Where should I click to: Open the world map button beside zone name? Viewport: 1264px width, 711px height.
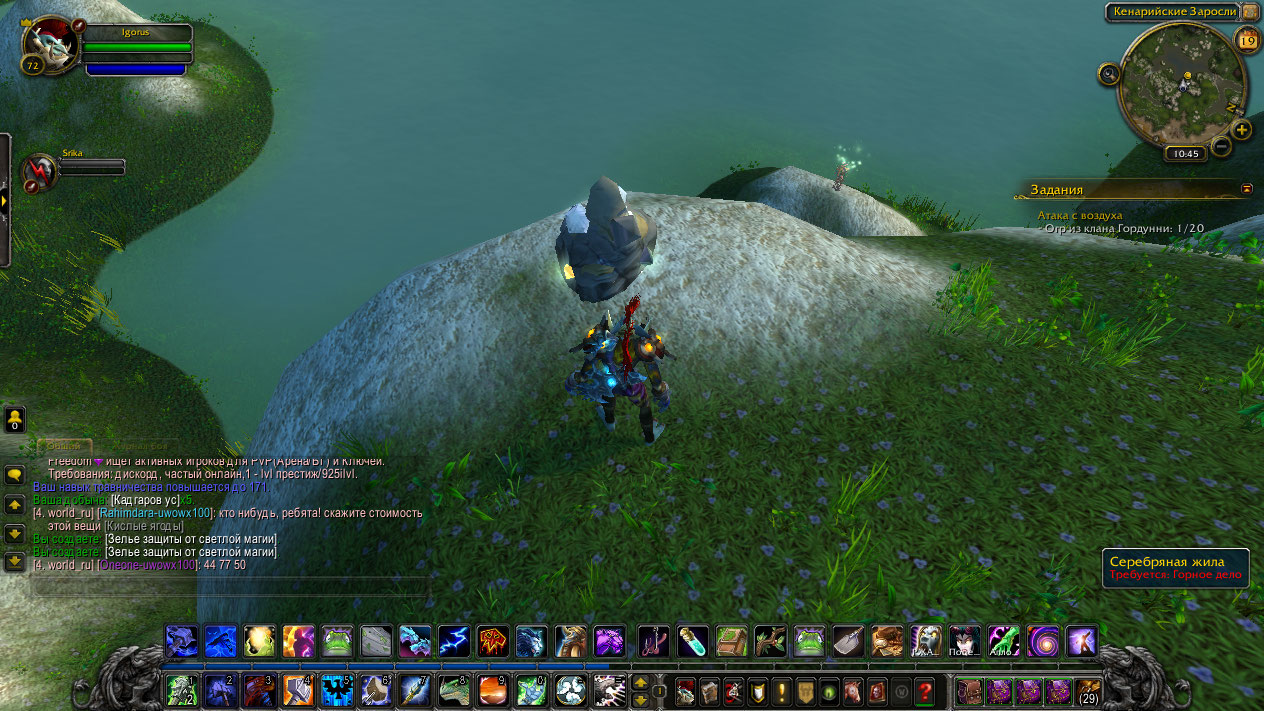tap(1251, 12)
